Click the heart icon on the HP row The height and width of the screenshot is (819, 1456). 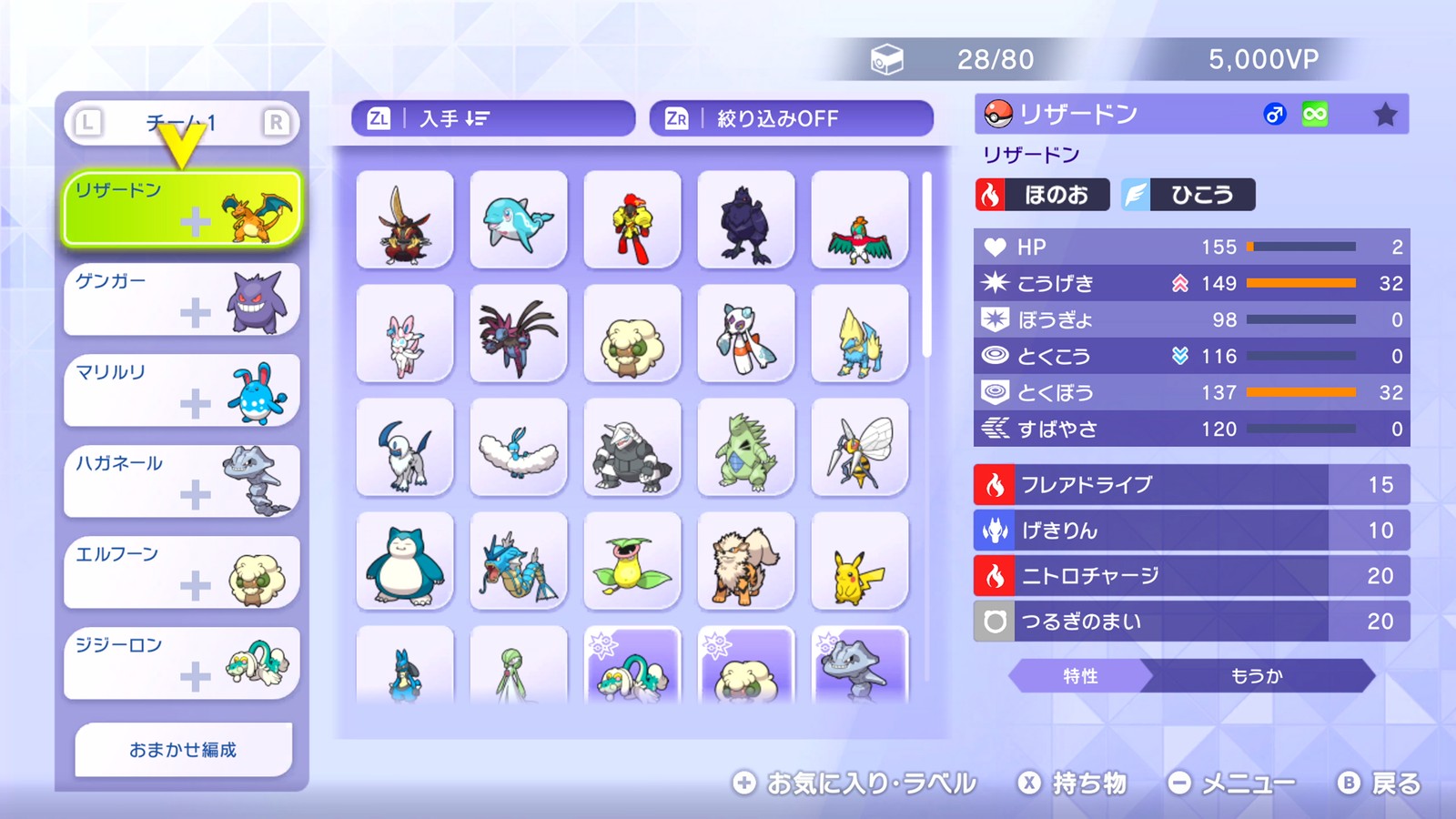[997, 247]
